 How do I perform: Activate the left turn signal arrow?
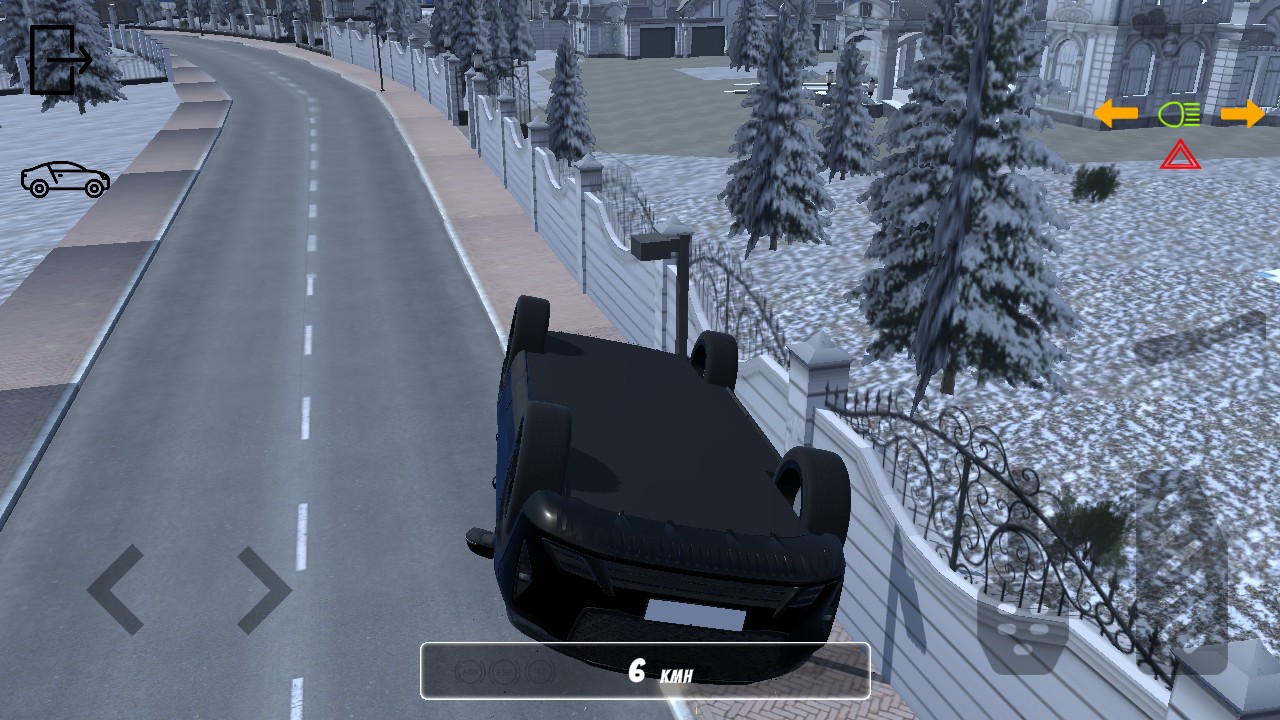pos(1116,114)
